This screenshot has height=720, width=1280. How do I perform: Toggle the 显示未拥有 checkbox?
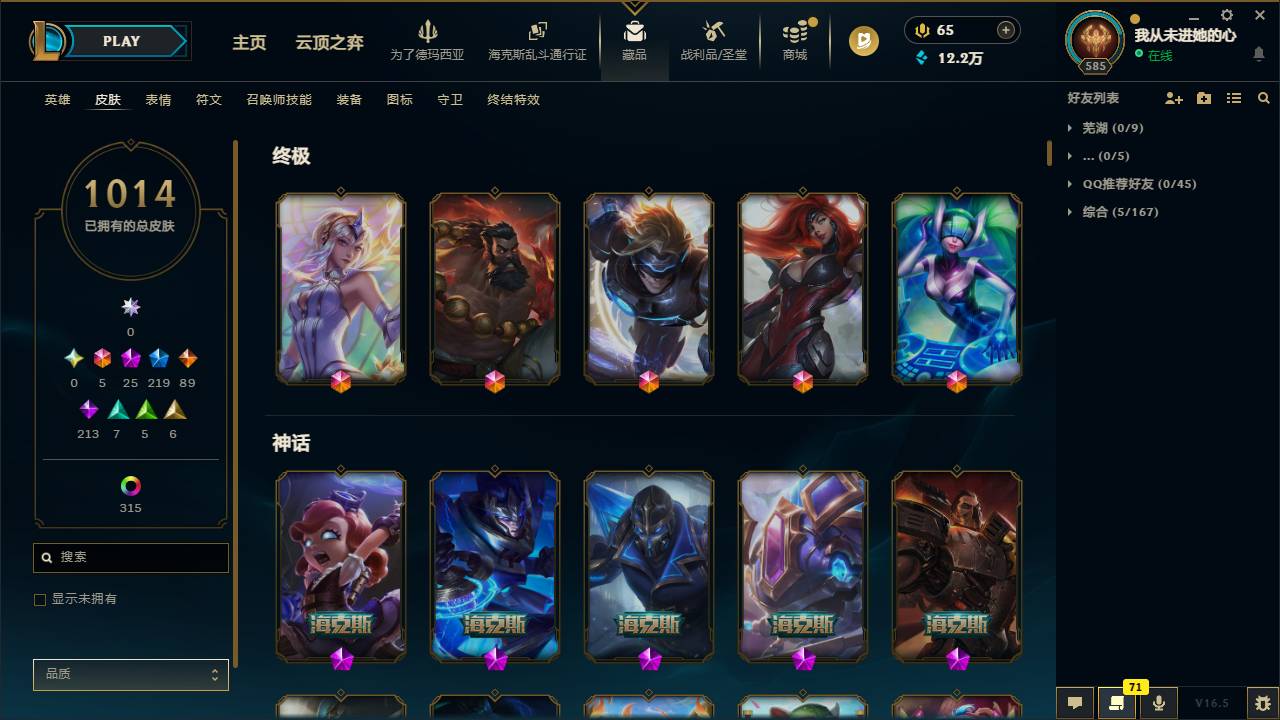40,599
